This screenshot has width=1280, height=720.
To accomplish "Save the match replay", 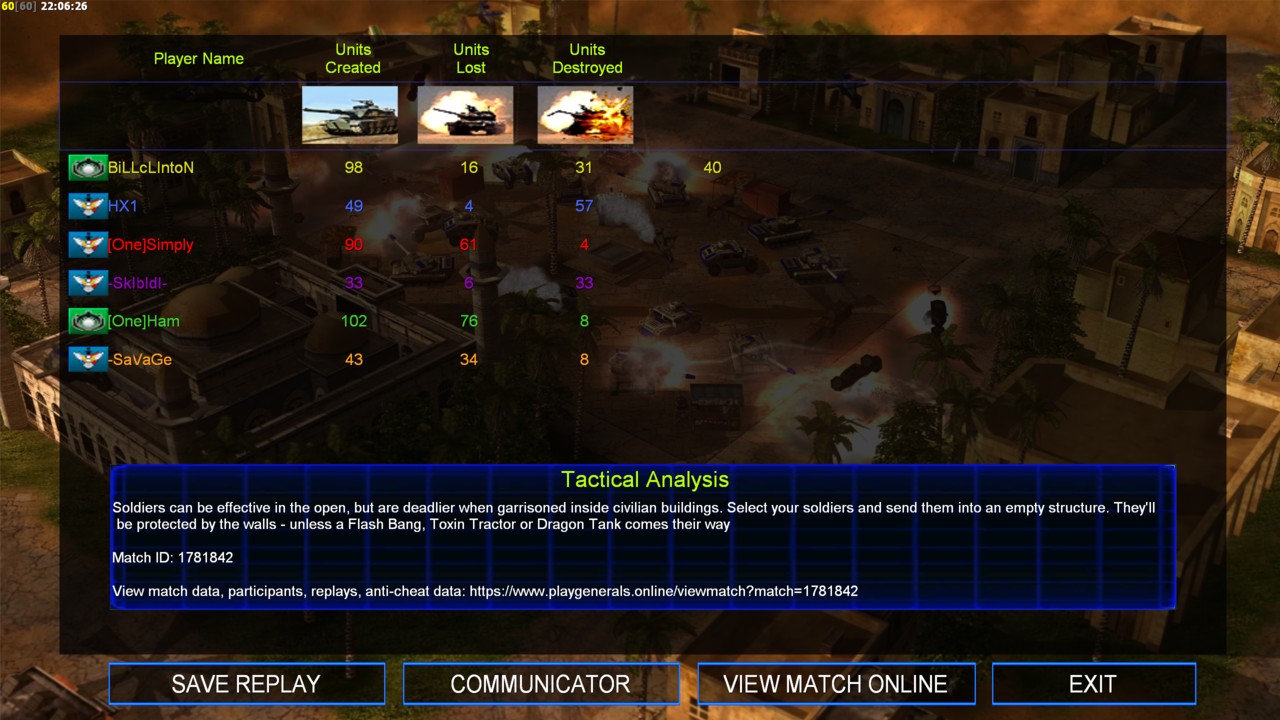I will coord(246,684).
